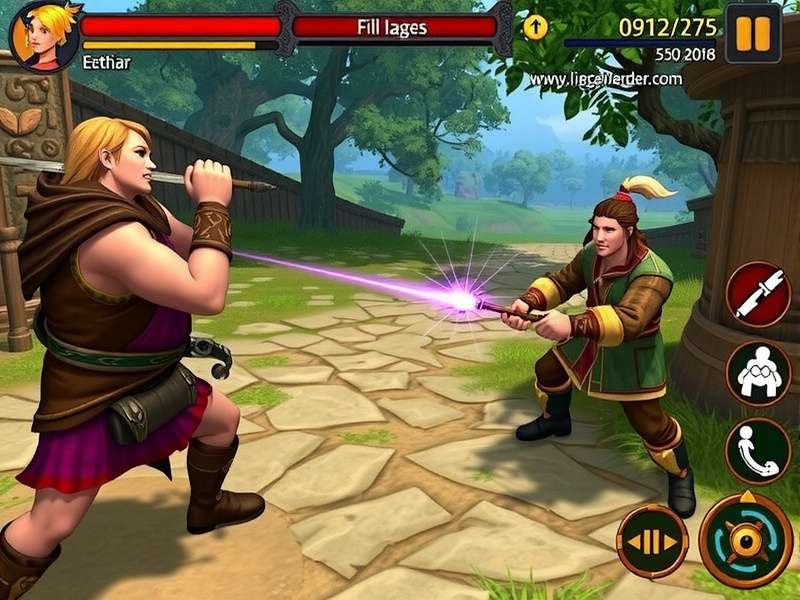Tap the yellow up-arrow coin icon
This screenshot has width=800, height=600.
(535, 27)
